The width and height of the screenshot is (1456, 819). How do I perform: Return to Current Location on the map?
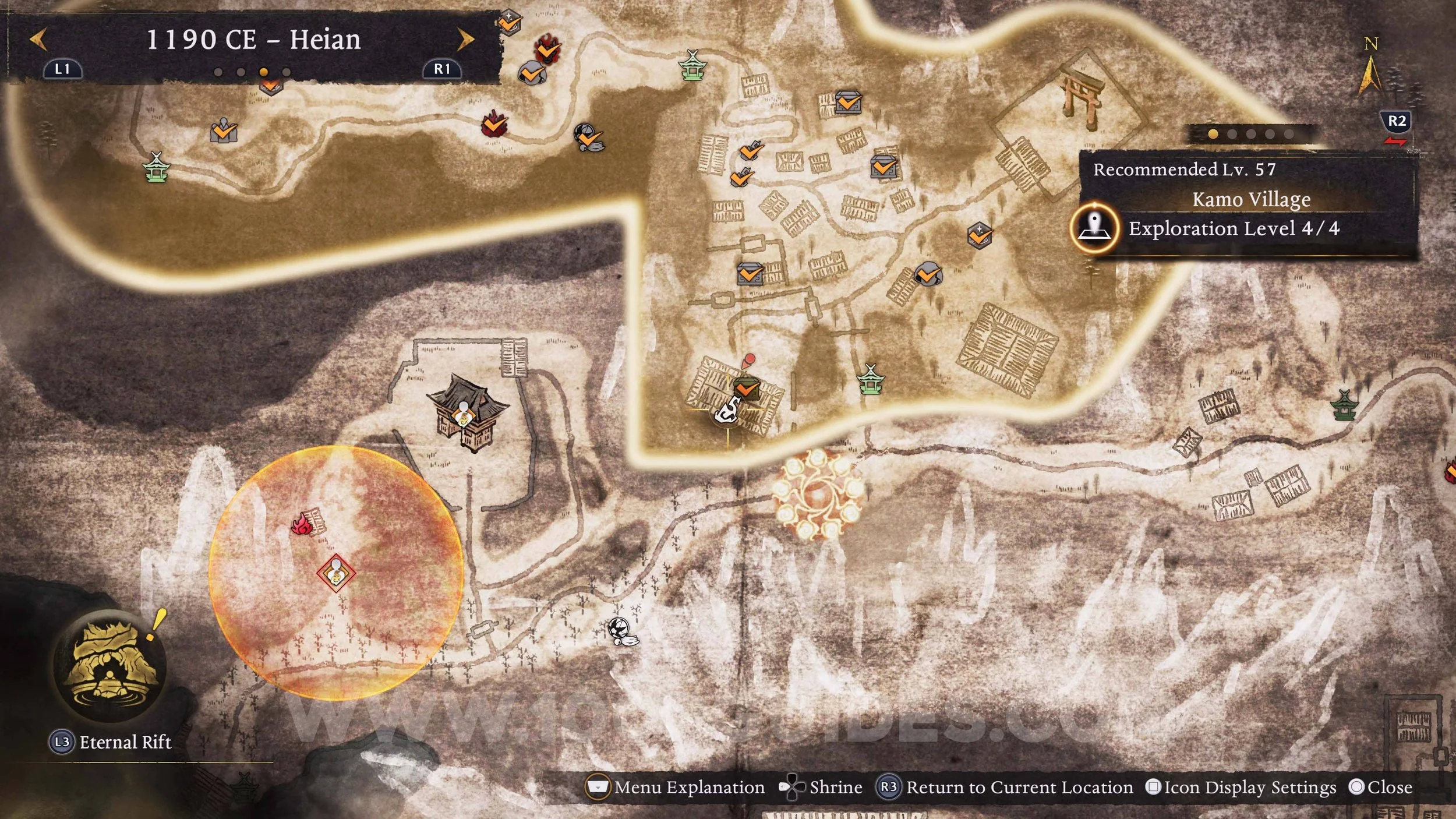coord(1006,787)
